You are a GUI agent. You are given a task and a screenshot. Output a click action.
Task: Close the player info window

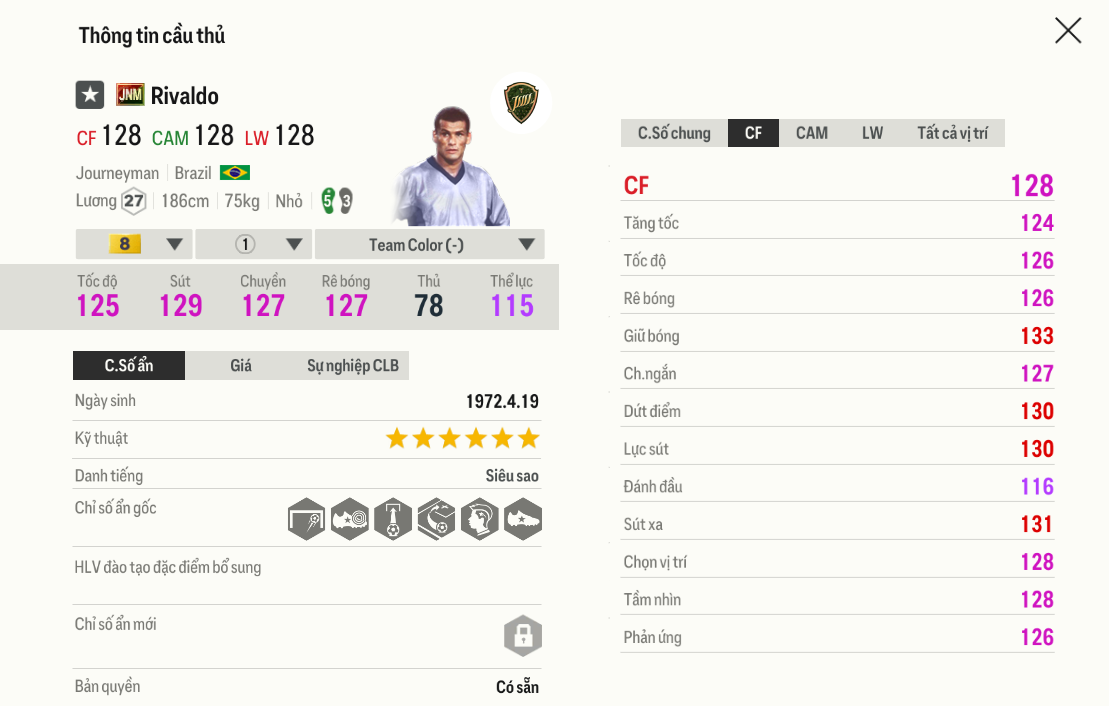click(x=1068, y=31)
